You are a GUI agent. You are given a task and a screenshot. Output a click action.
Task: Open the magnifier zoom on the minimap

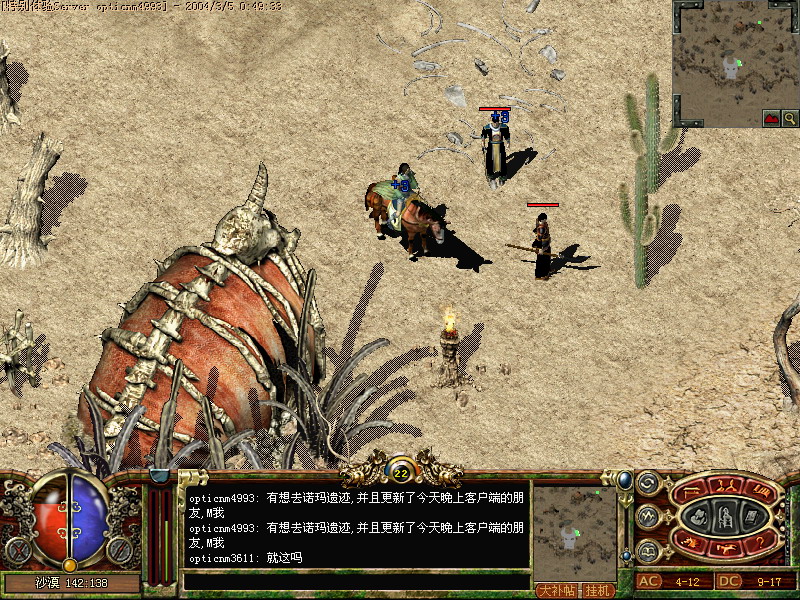pyautogui.click(x=790, y=118)
